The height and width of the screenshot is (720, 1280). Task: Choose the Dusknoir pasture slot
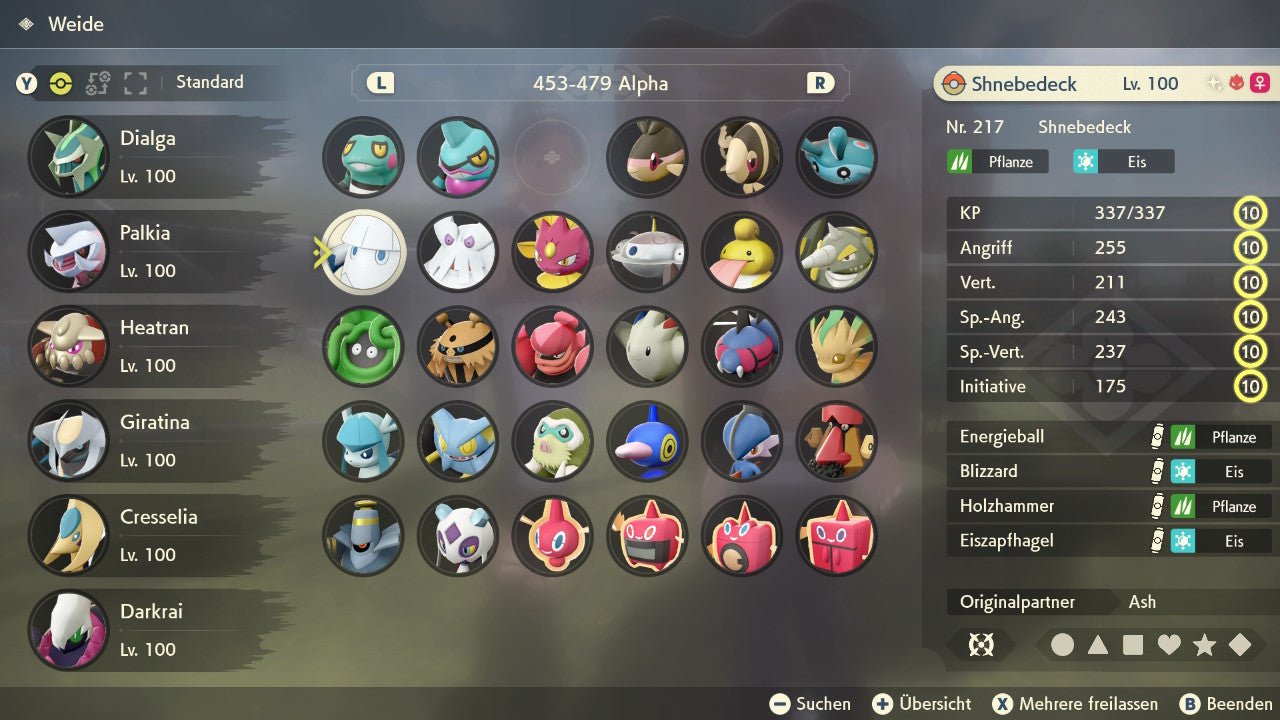click(364, 536)
